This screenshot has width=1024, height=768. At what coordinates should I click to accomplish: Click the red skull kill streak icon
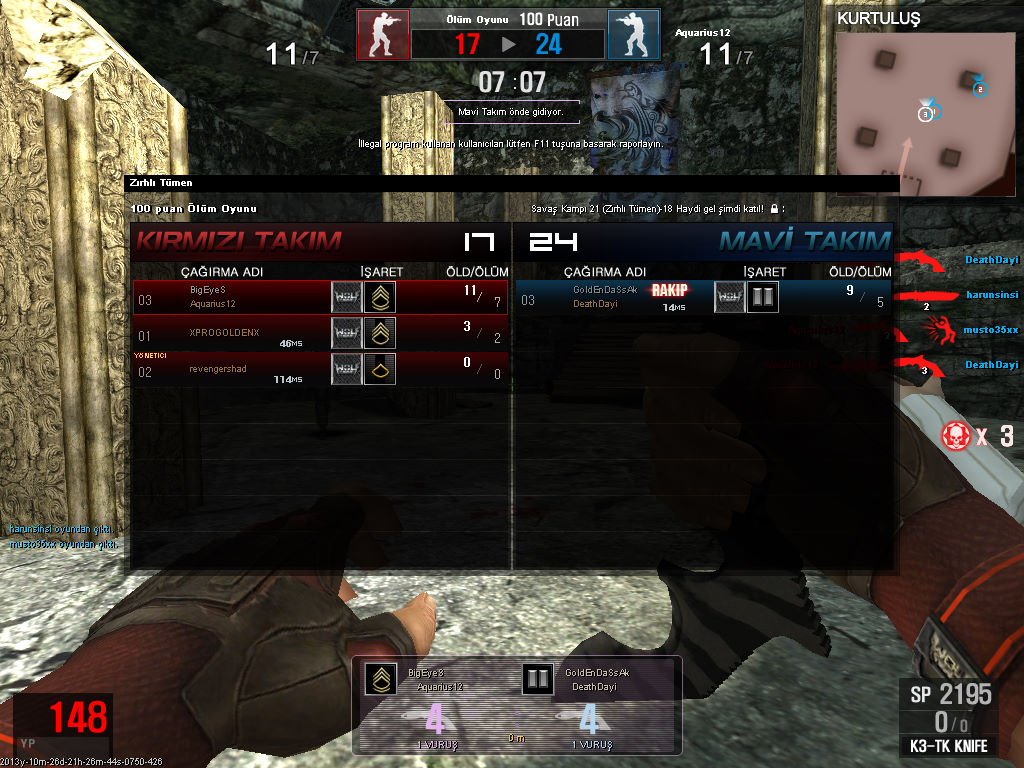[x=955, y=435]
